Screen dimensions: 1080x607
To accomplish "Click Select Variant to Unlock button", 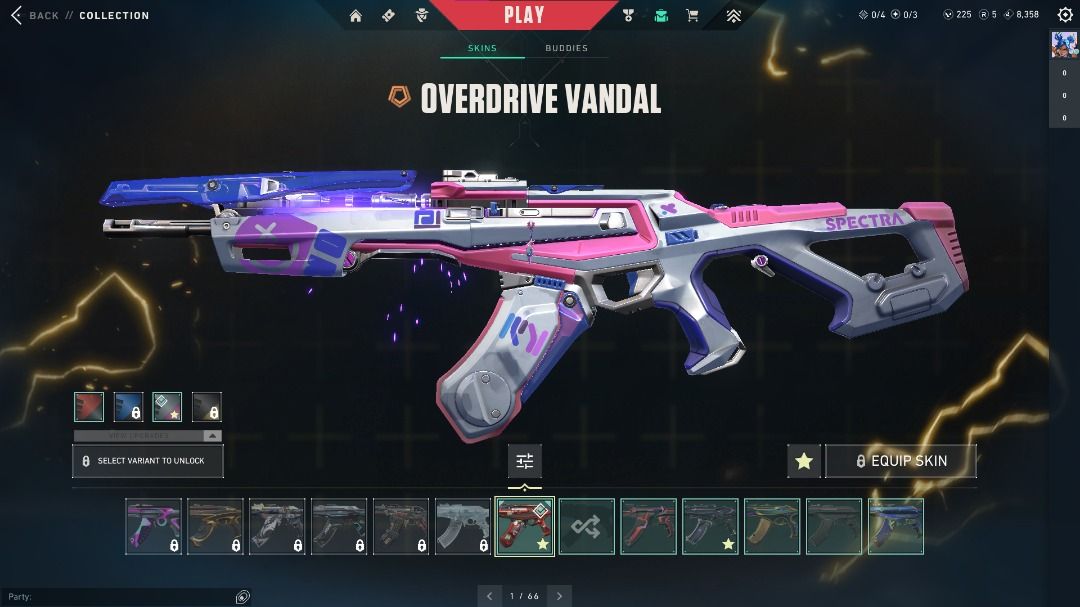I will pyautogui.click(x=148, y=461).
